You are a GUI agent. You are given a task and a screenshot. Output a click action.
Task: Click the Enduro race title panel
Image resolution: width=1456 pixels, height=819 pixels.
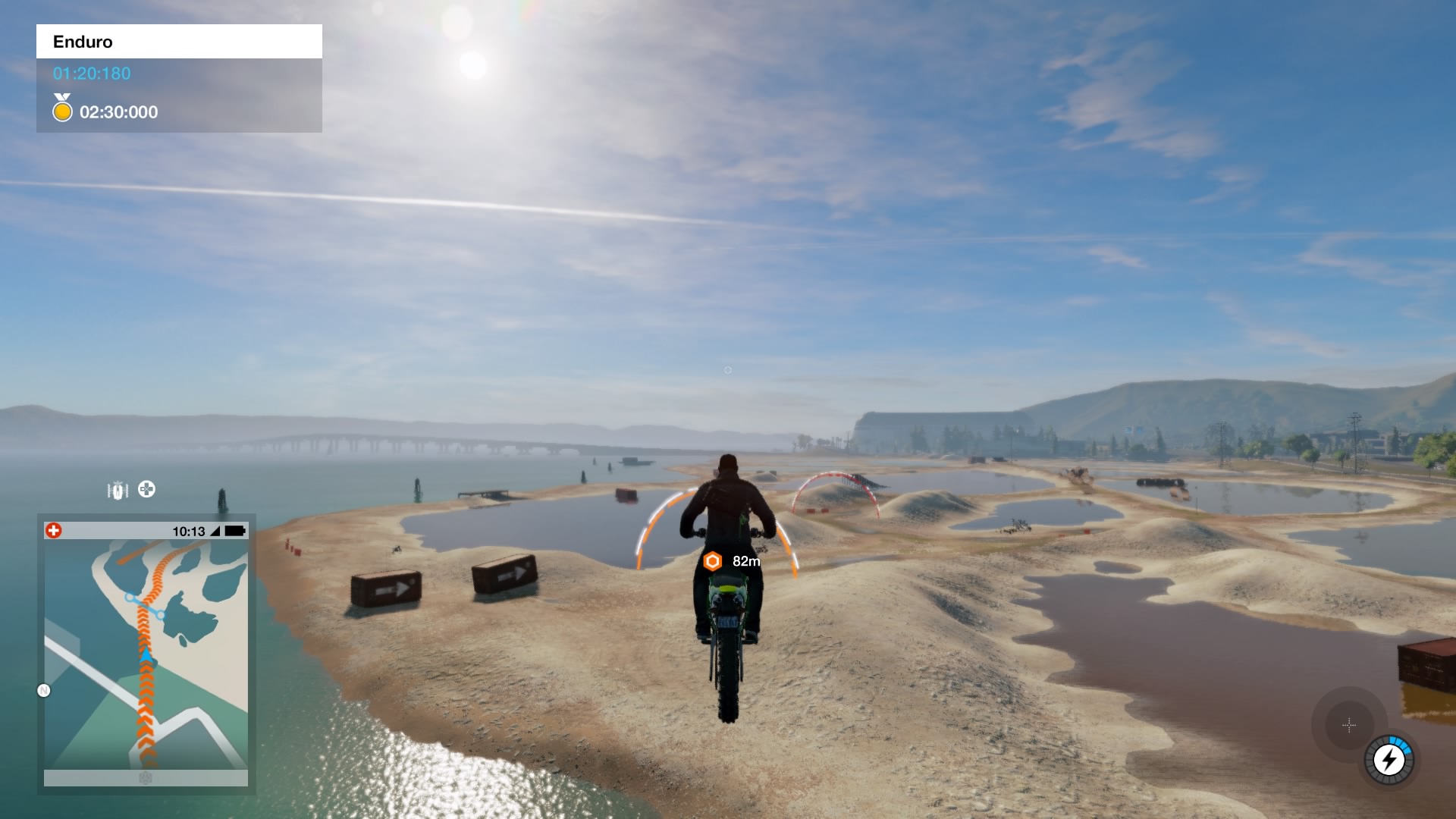tap(179, 42)
